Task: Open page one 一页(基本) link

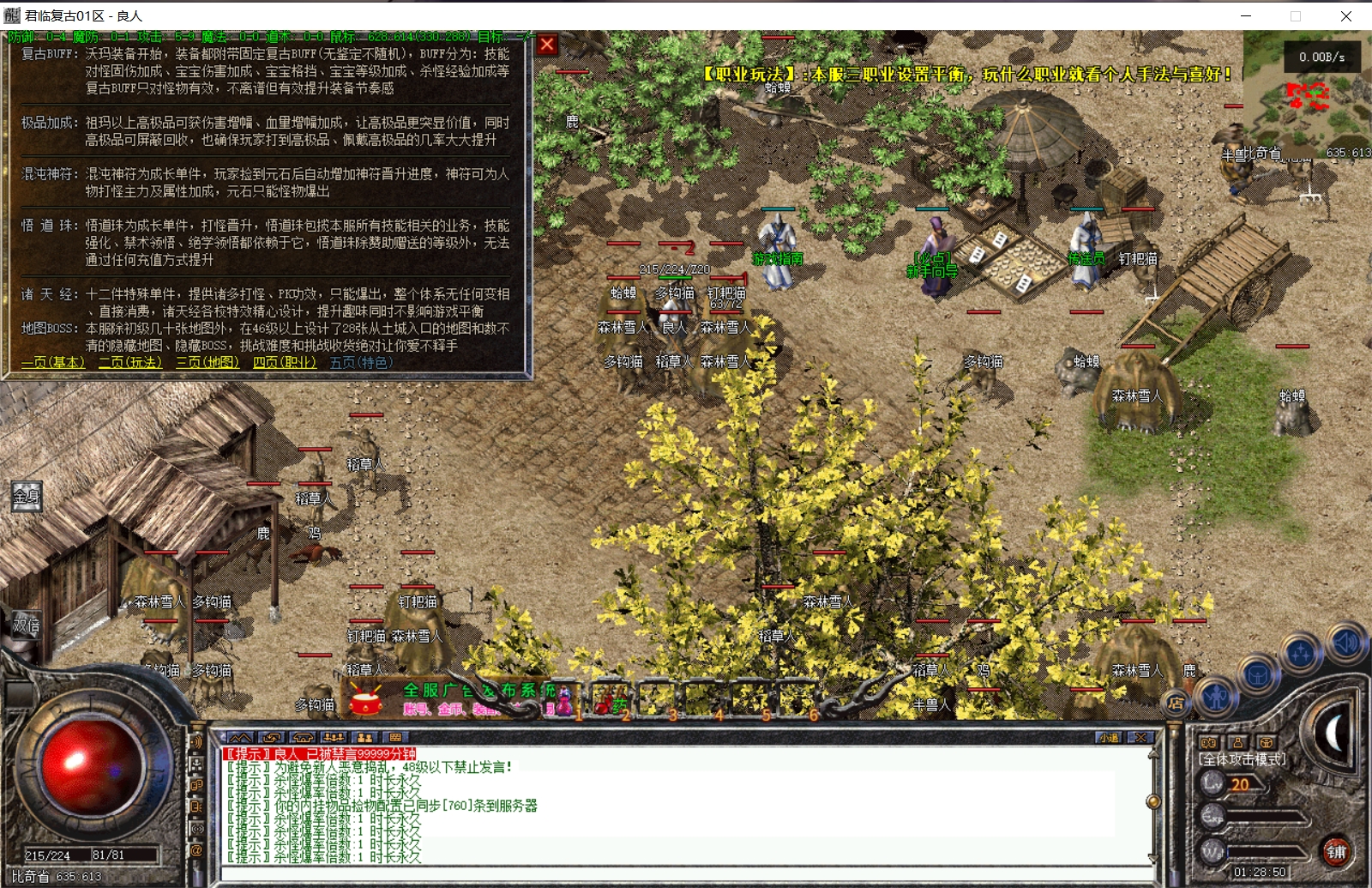Action: pos(53,362)
